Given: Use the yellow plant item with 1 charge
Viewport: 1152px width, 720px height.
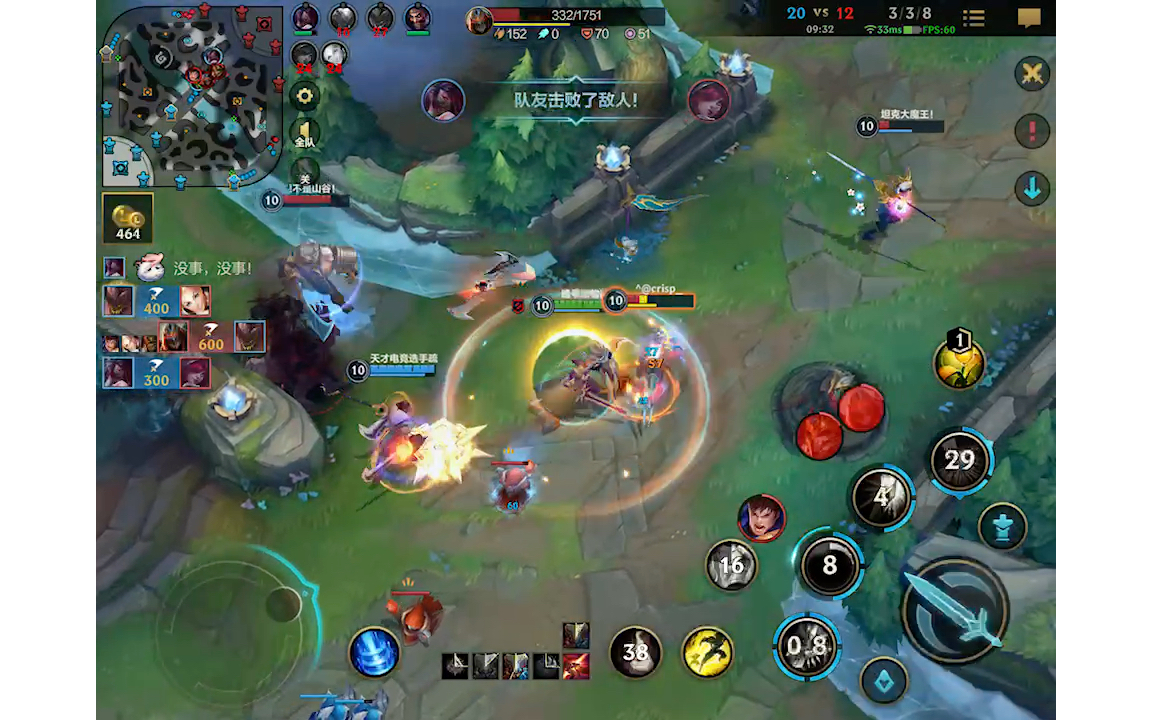Looking at the screenshot, I should click(959, 362).
